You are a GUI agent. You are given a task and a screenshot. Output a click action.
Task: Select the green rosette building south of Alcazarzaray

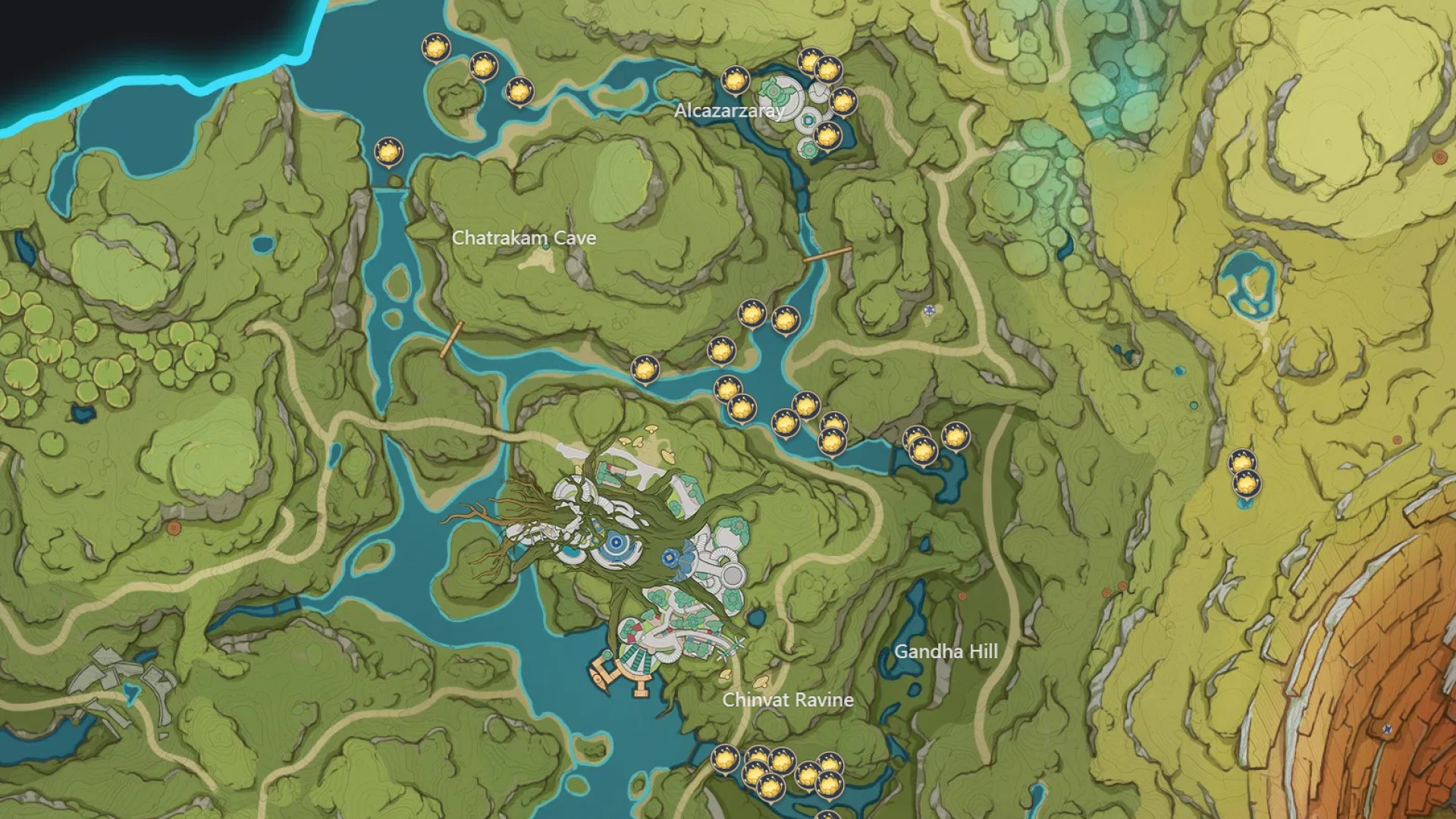pyautogui.click(x=810, y=149)
